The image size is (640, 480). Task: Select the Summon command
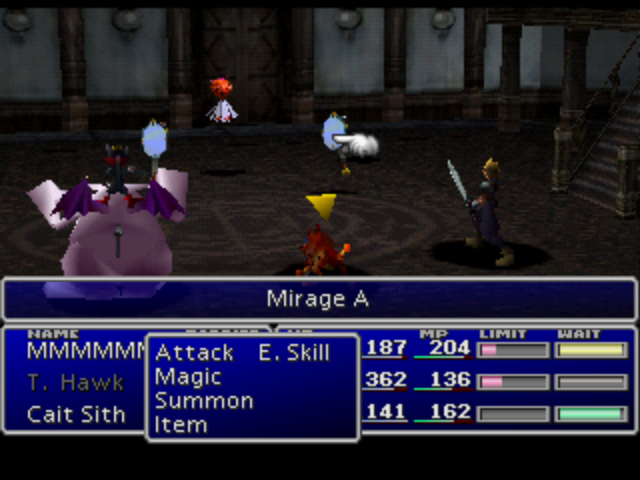(x=204, y=401)
